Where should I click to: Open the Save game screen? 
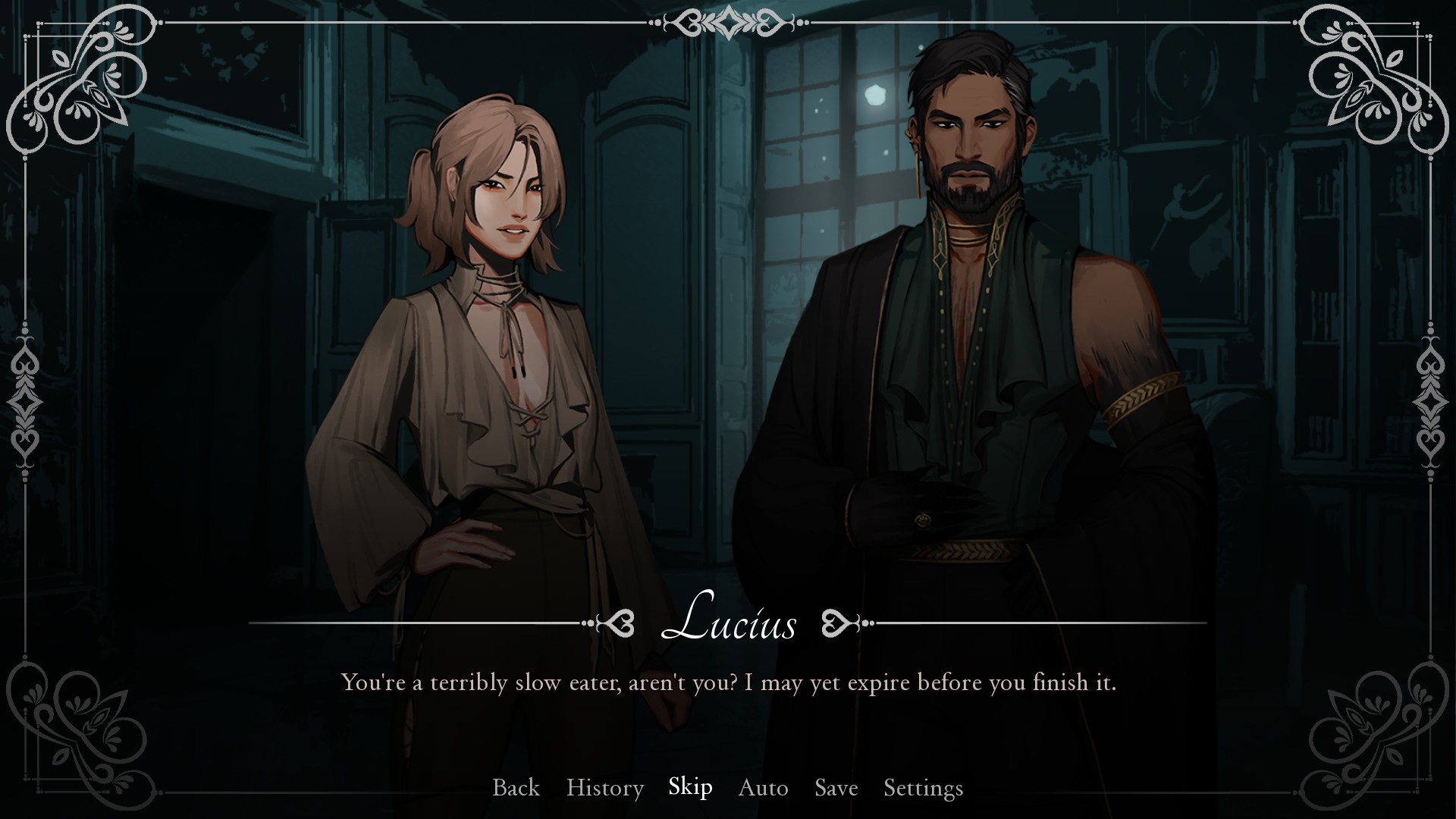click(836, 788)
